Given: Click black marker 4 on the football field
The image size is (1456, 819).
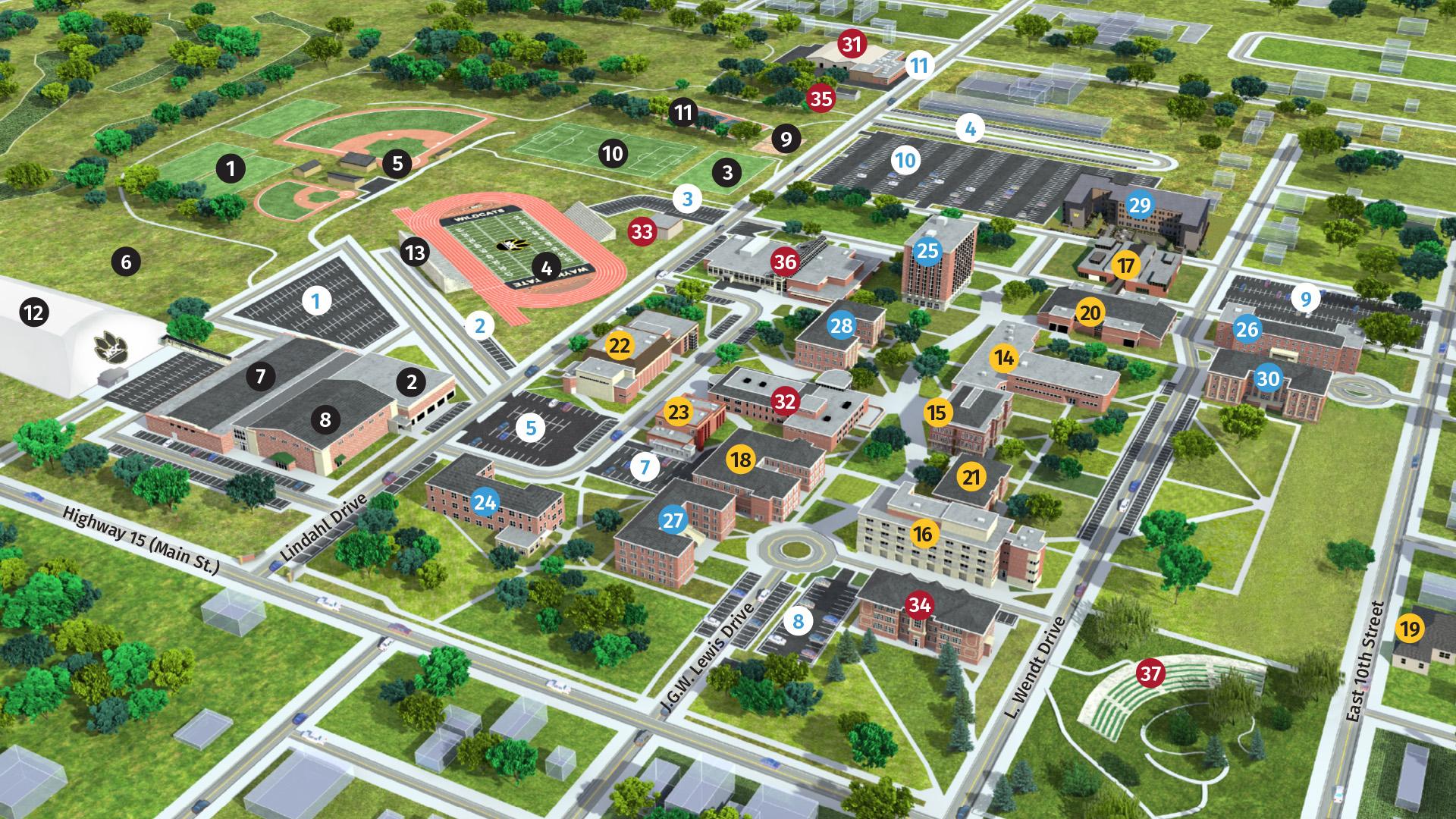Looking at the screenshot, I should click(x=547, y=267).
